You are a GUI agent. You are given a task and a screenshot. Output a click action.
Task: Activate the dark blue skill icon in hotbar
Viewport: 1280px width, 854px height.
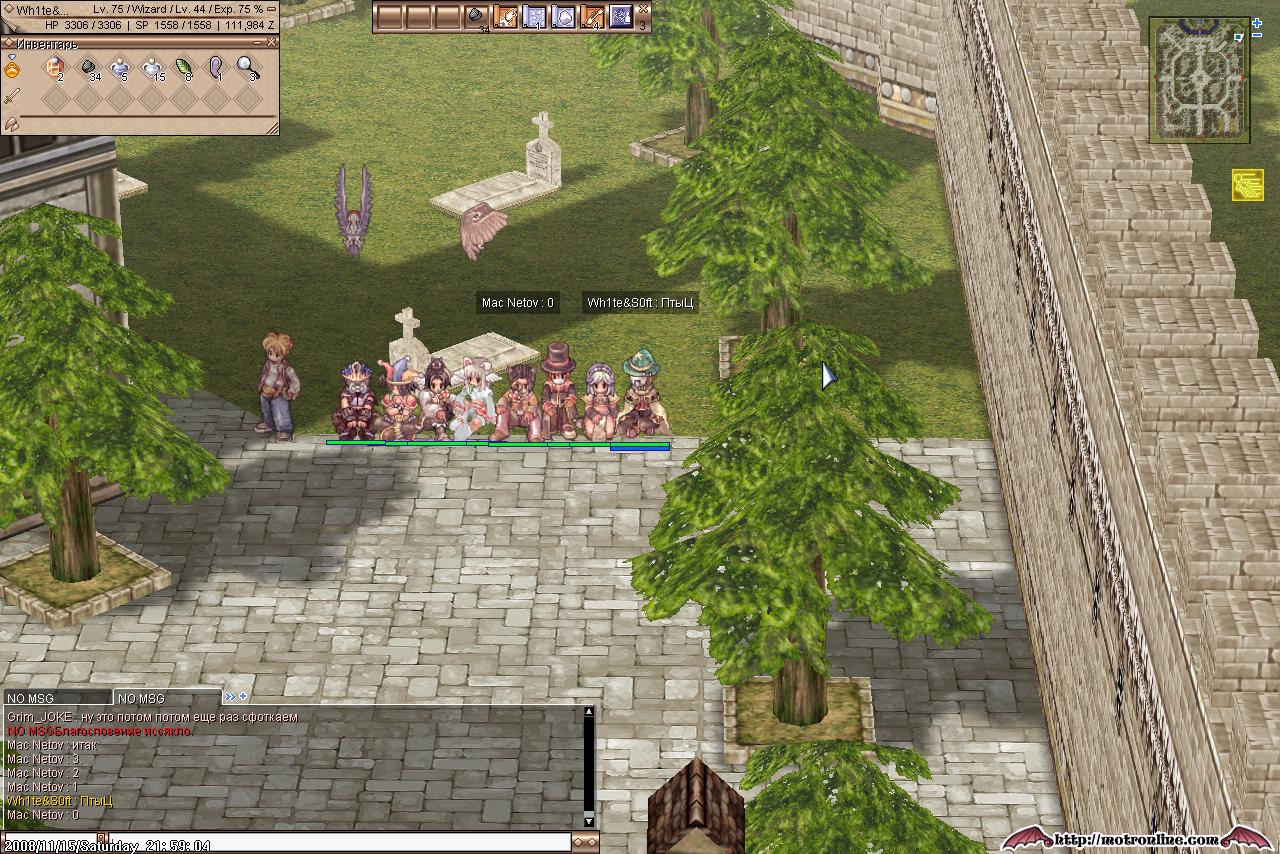click(620, 16)
